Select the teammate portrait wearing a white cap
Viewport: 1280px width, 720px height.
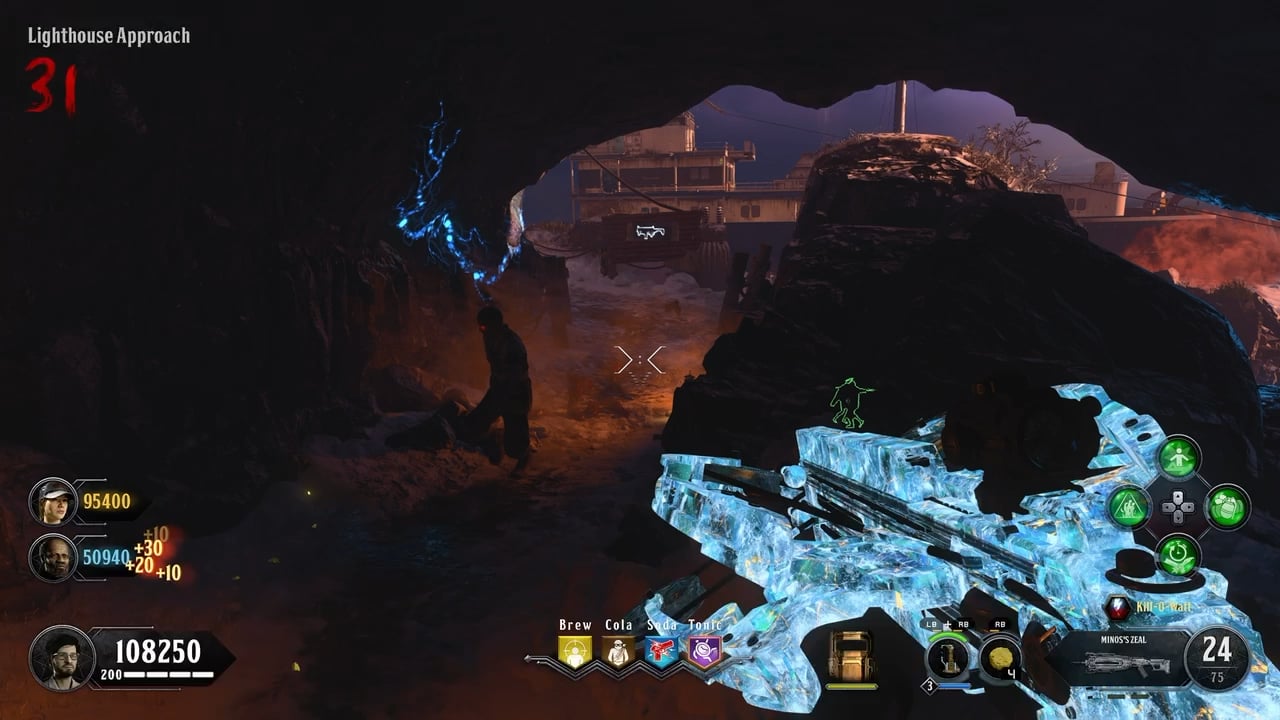coord(52,501)
